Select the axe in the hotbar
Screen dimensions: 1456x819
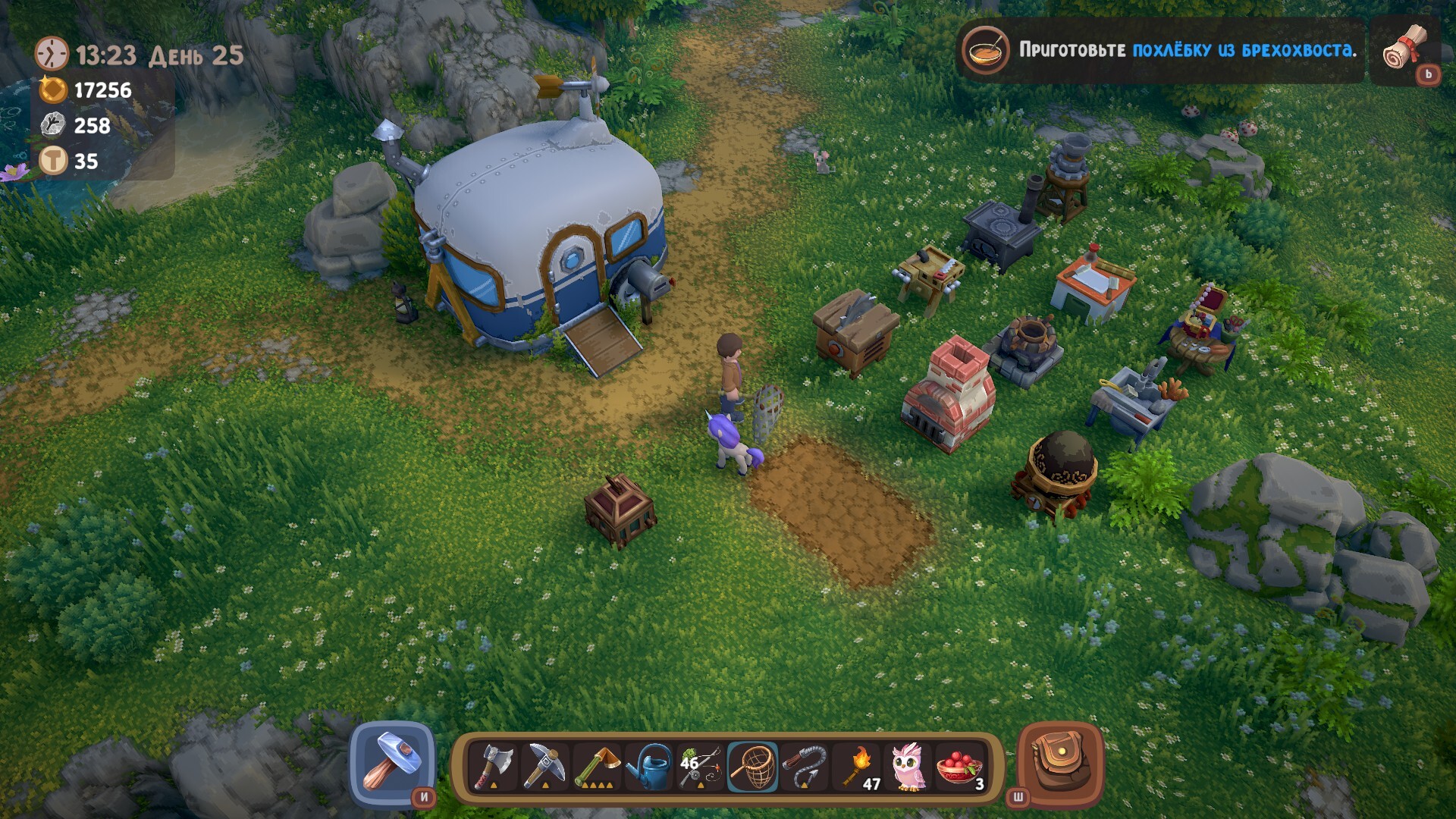coord(494,766)
